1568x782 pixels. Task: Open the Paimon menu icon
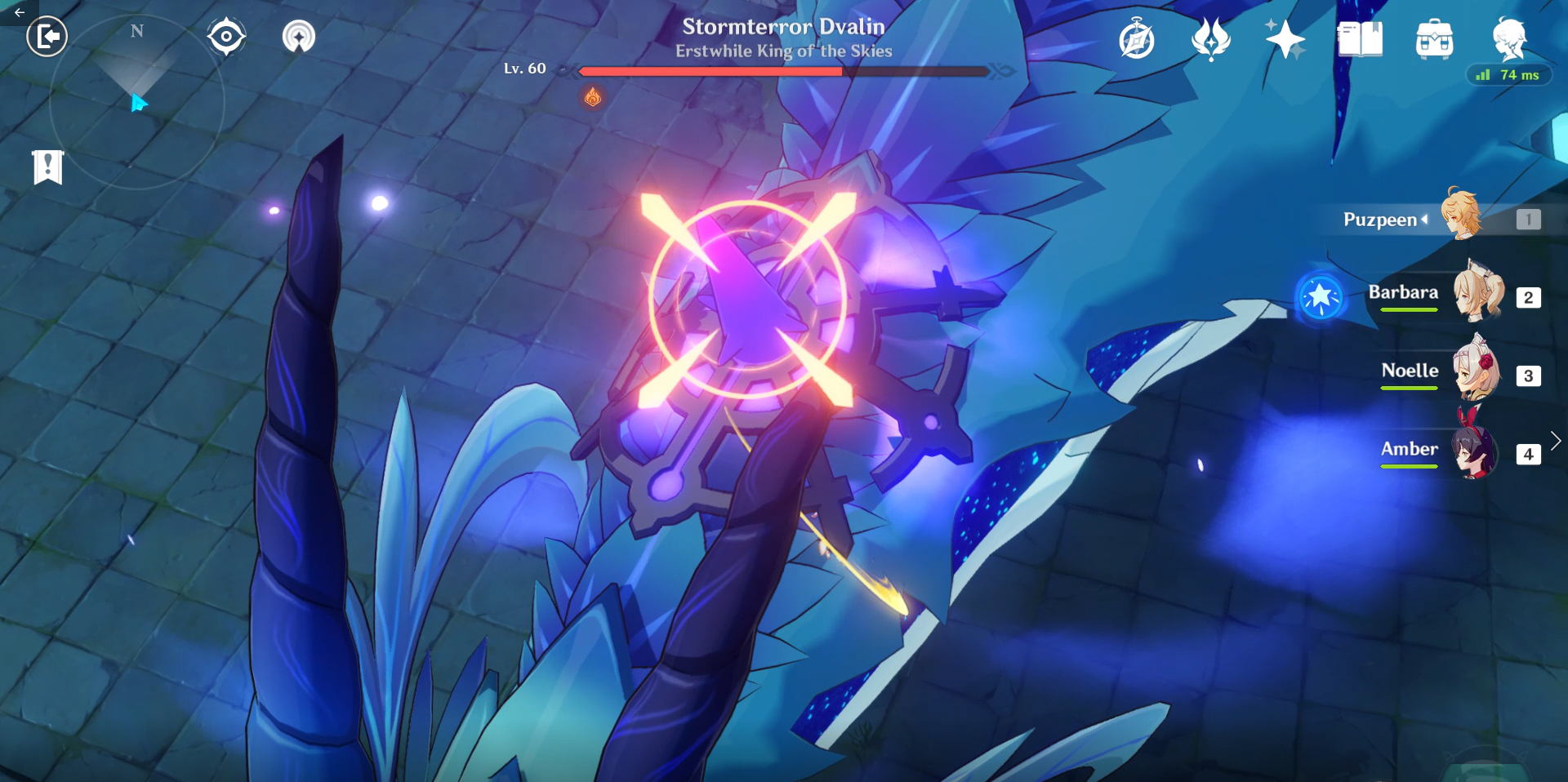pos(1509,38)
